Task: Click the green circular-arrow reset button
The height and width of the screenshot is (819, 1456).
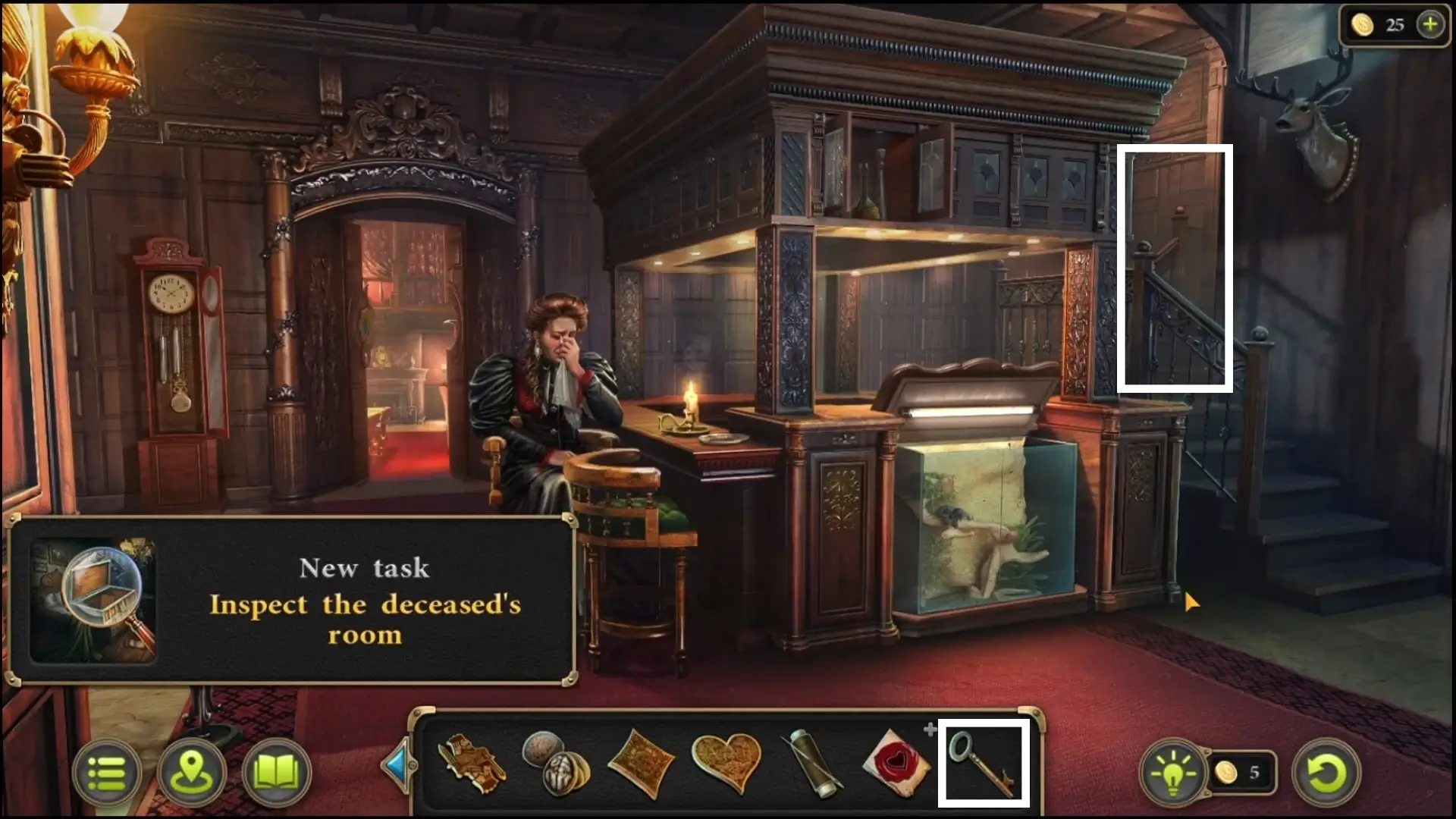Action: pos(1326,773)
